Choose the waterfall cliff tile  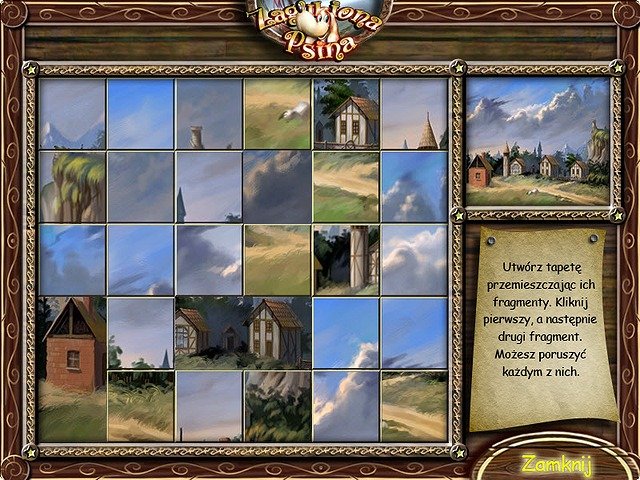pyautogui.click(x=72, y=186)
